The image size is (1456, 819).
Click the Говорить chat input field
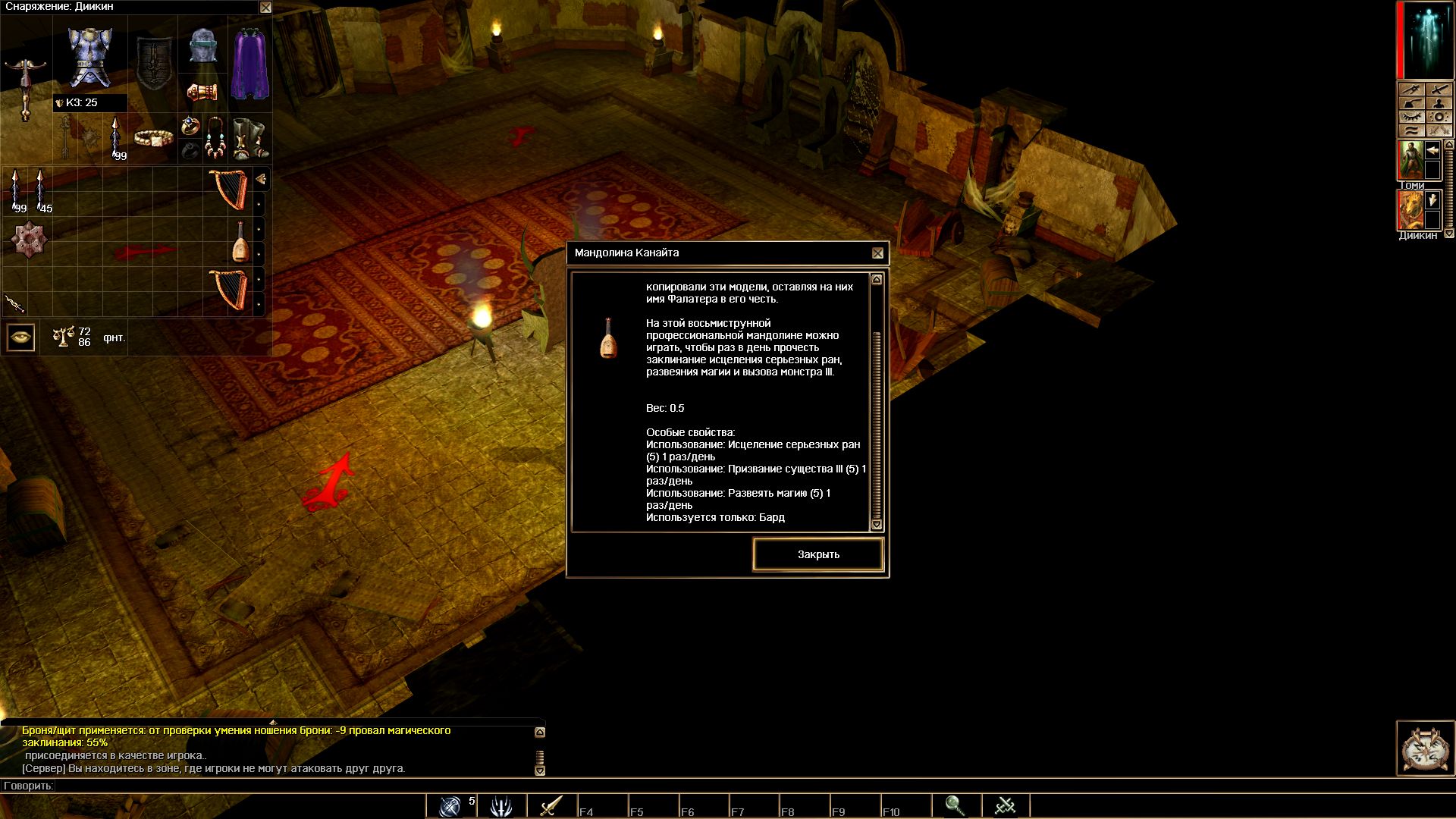coord(303,786)
